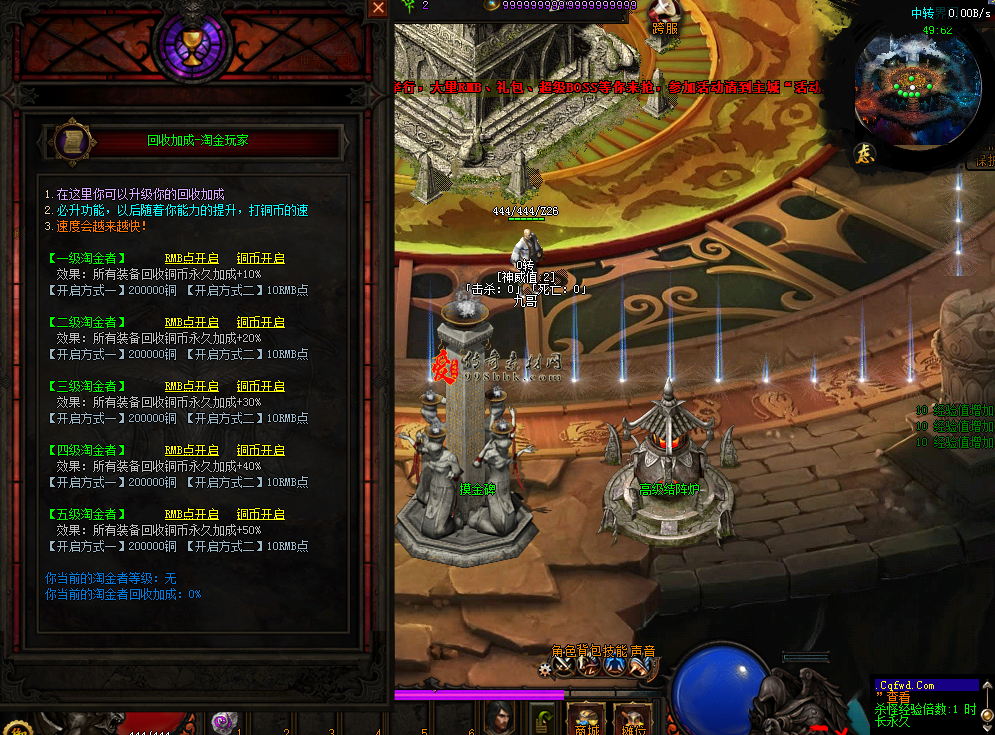Open the character (角色) crossed-swords icon
Viewport: 995px width, 735px height.
tap(564, 666)
